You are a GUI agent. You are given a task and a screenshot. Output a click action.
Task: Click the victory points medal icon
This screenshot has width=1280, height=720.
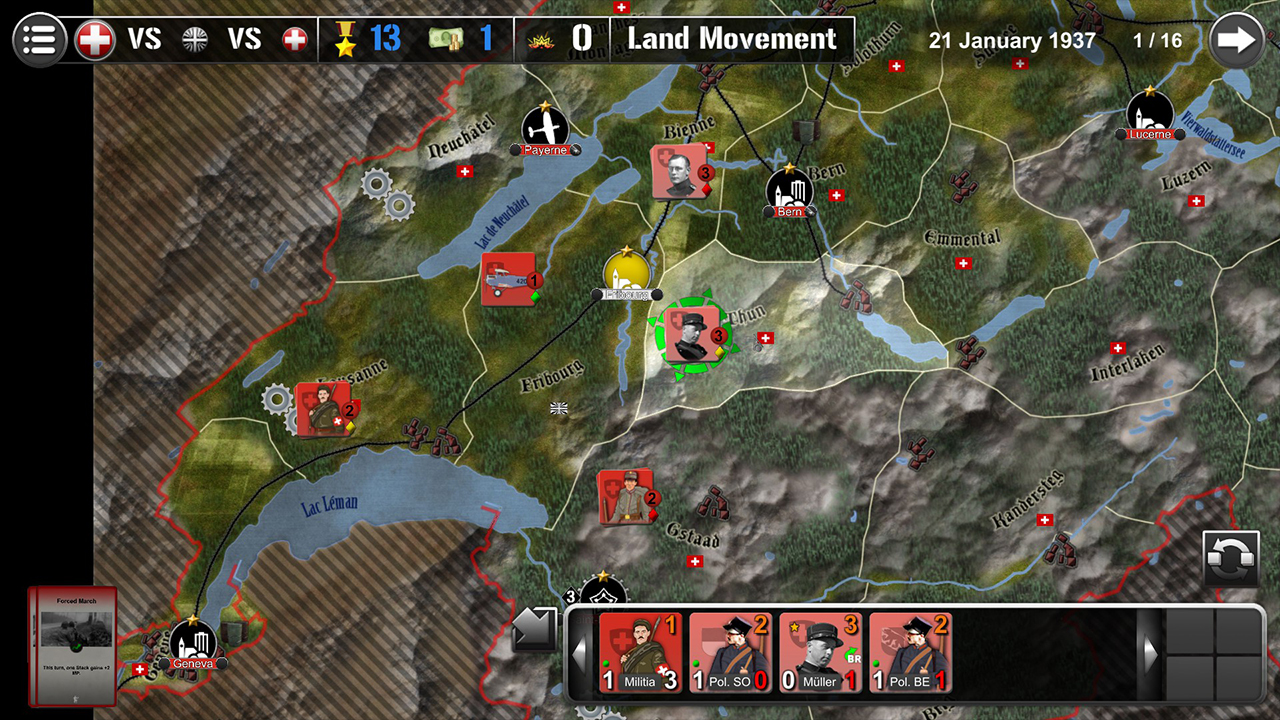[x=345, y=38]
